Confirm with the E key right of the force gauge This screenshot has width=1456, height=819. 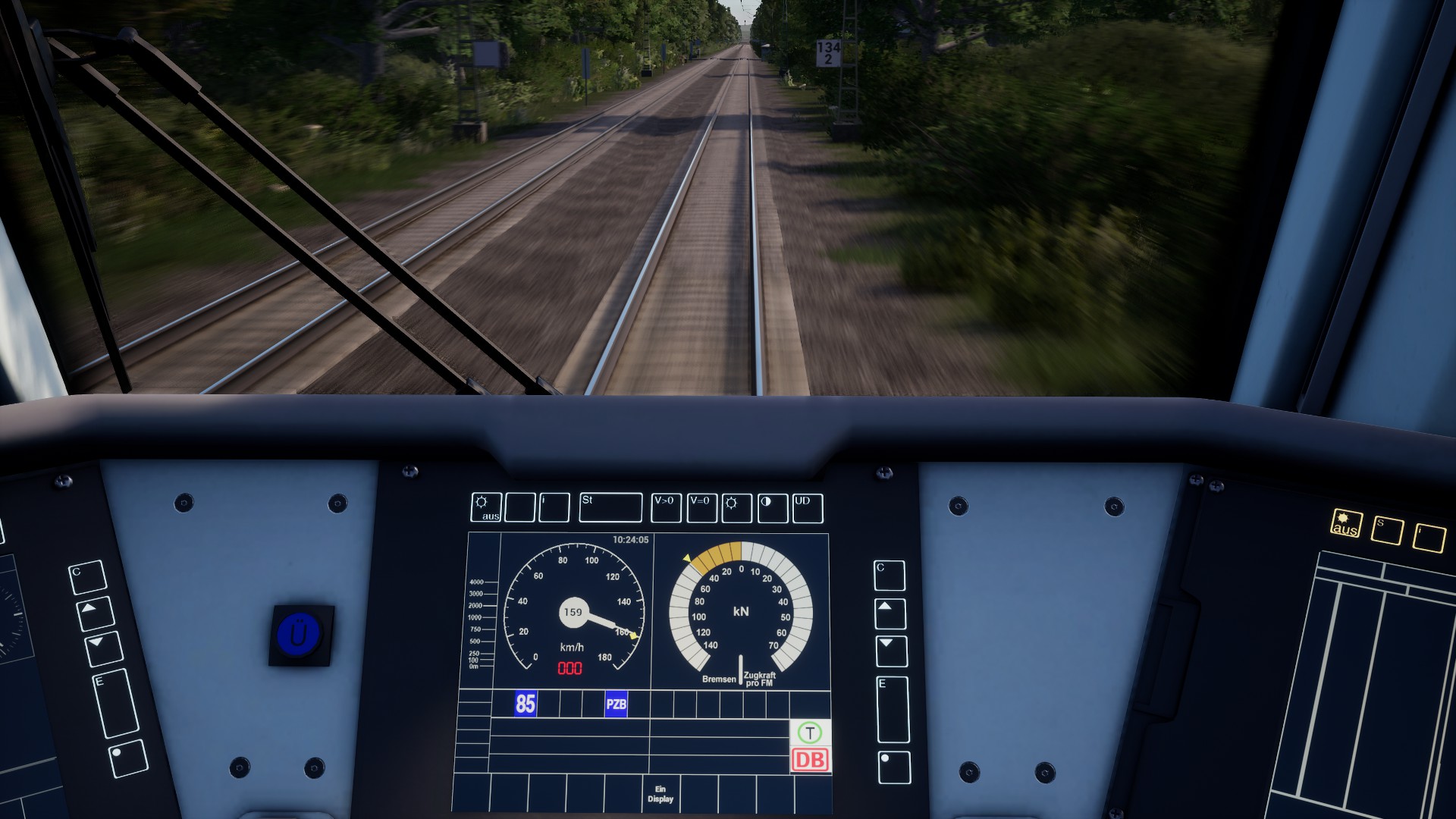[893, 709]
